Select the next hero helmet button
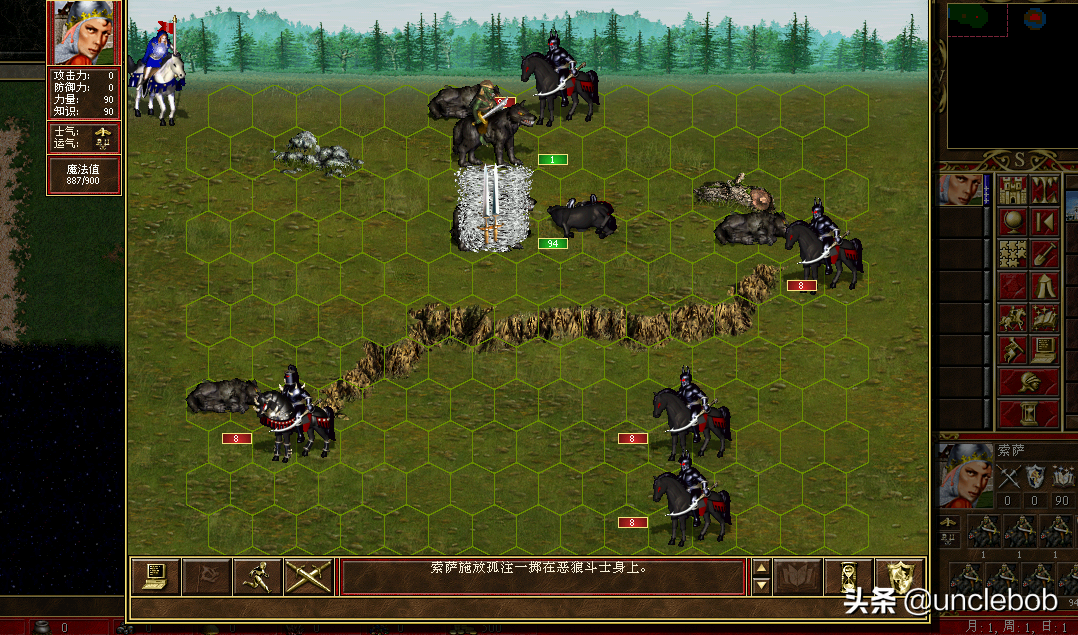The width and height of the screenshot is (1078, 635). 1028,383
